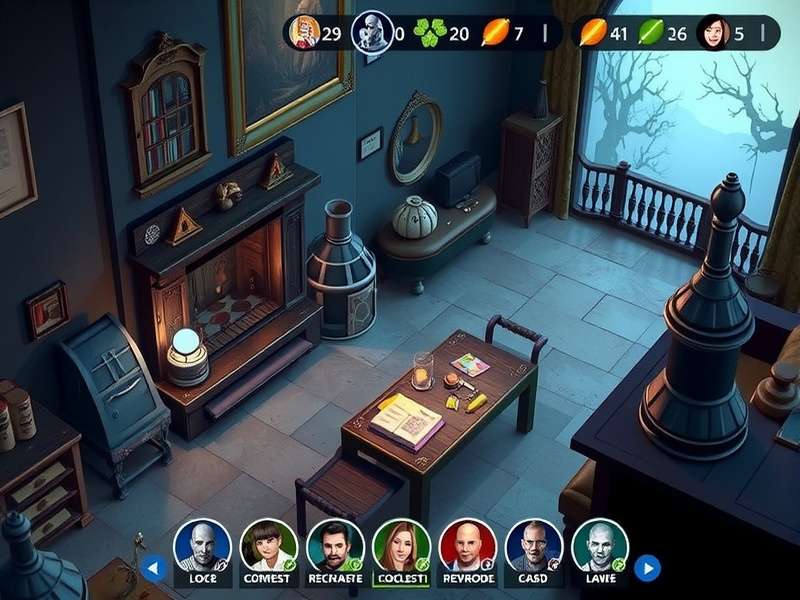Show next characters with the right arrow
Image resolution: width=800 pixels, height=600 pixels.
point(647,569)
